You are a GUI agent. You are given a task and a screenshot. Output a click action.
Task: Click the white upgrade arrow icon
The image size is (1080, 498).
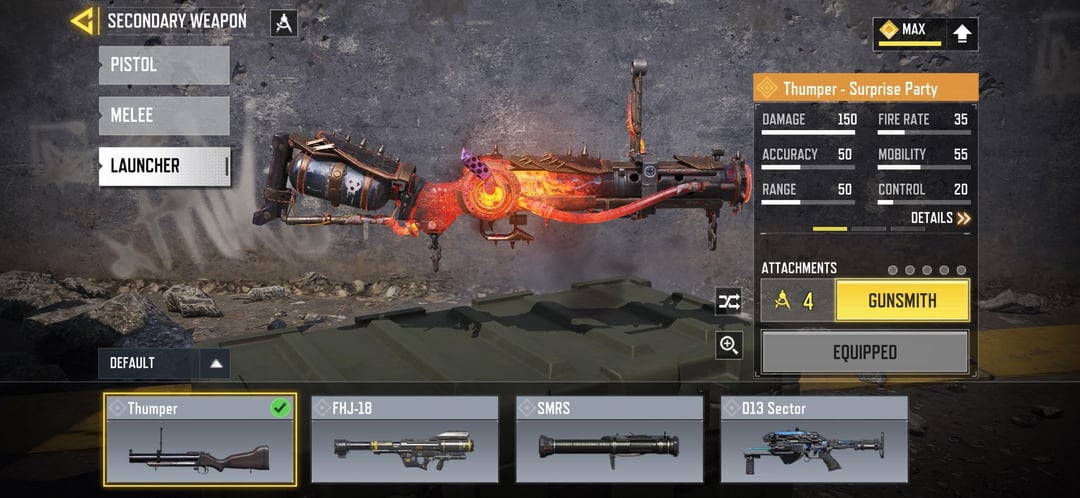pyautogui.click(x=962, y=33)
